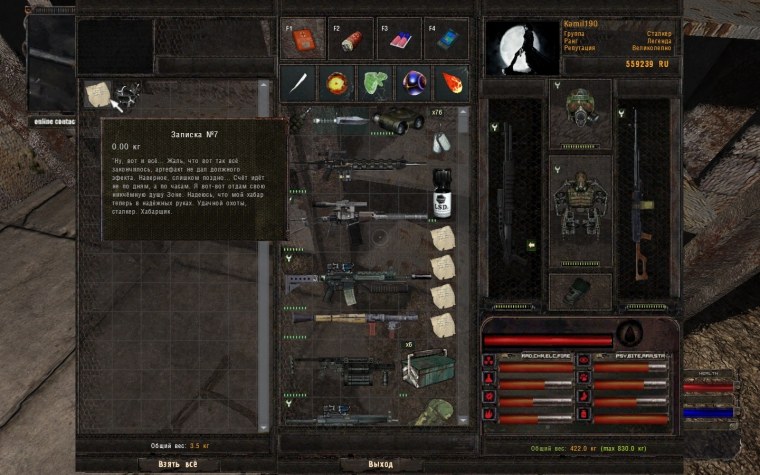This screenshot has height=475, width=760.
Task: Select the F2 red canister quick slot
Action: (x=350, y=38)
